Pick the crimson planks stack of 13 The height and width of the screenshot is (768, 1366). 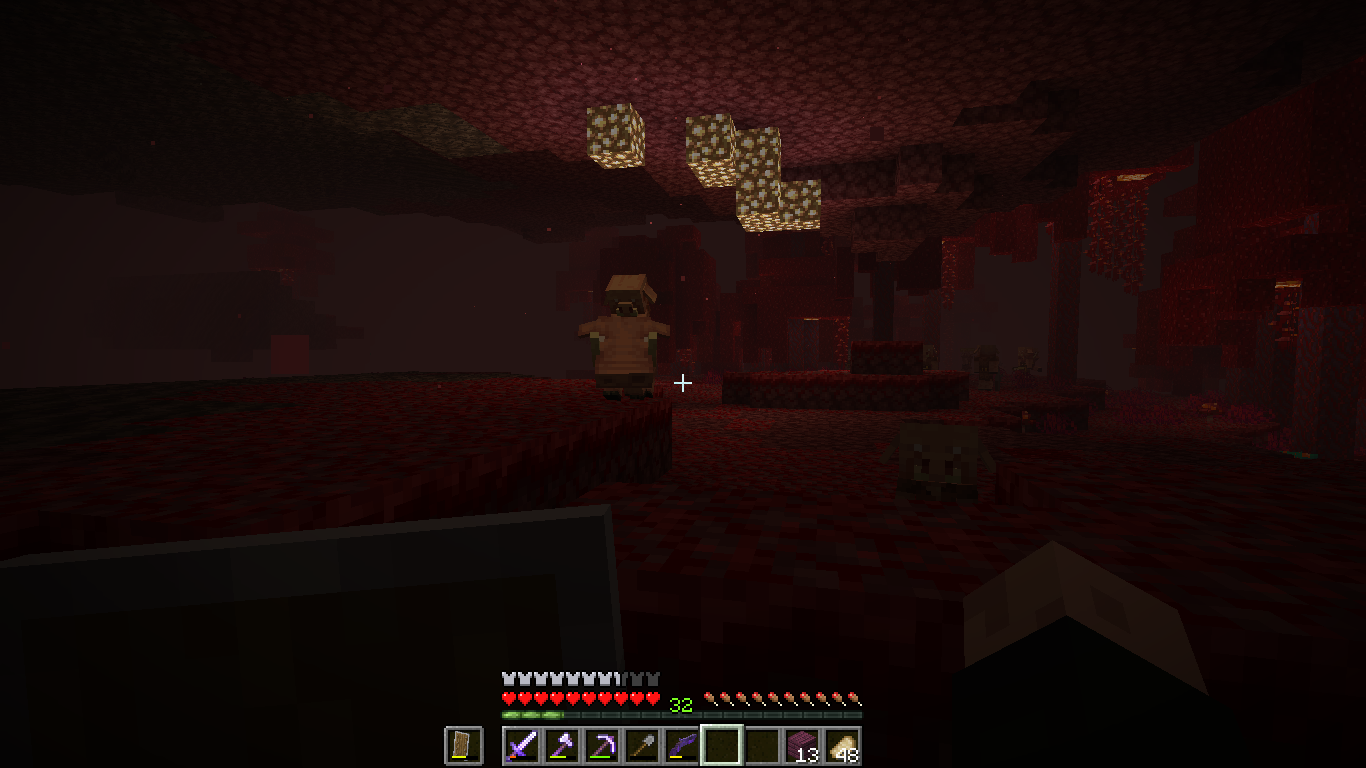coord(801,745)
